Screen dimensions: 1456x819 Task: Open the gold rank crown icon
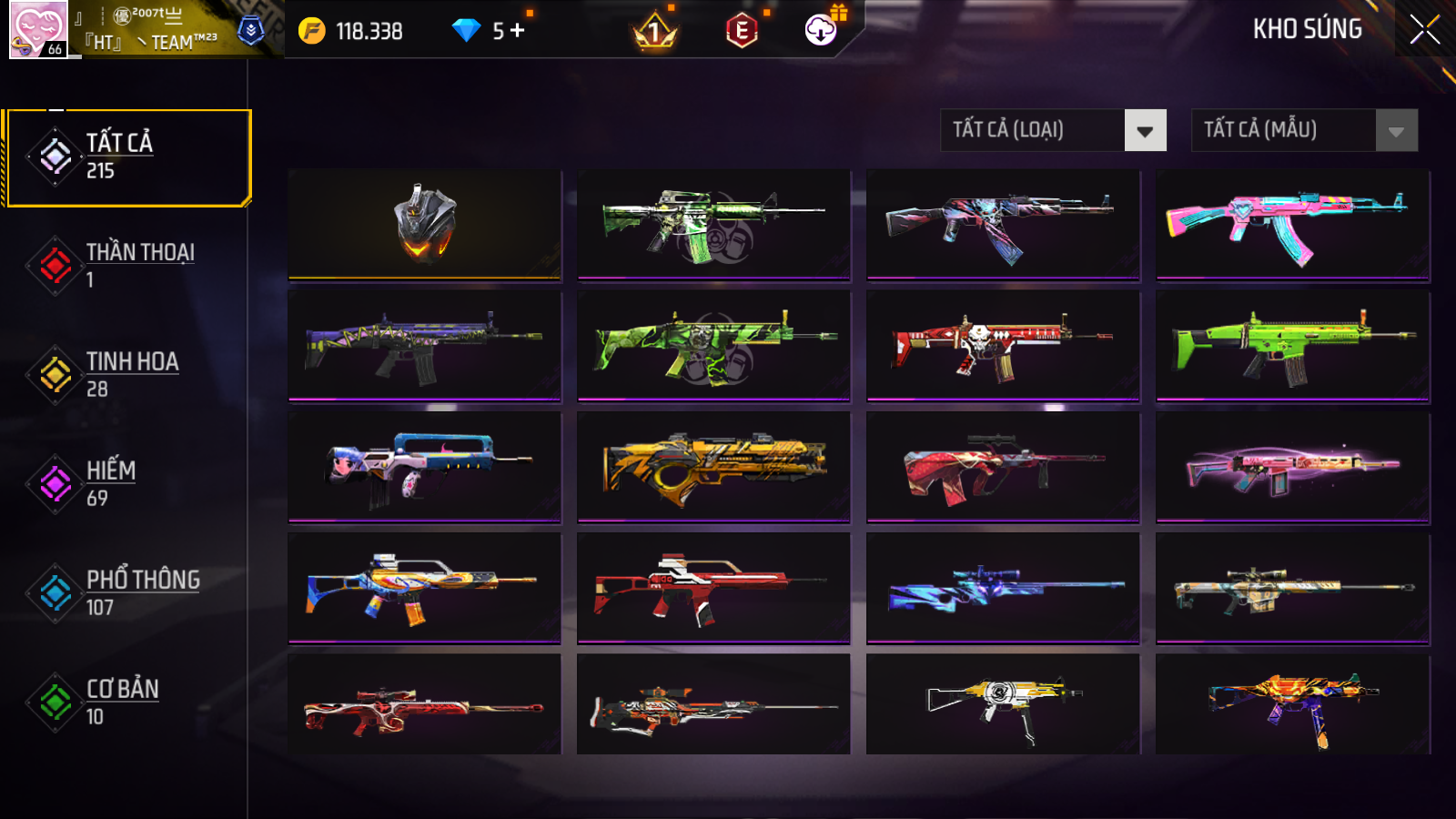pos(654,33)
